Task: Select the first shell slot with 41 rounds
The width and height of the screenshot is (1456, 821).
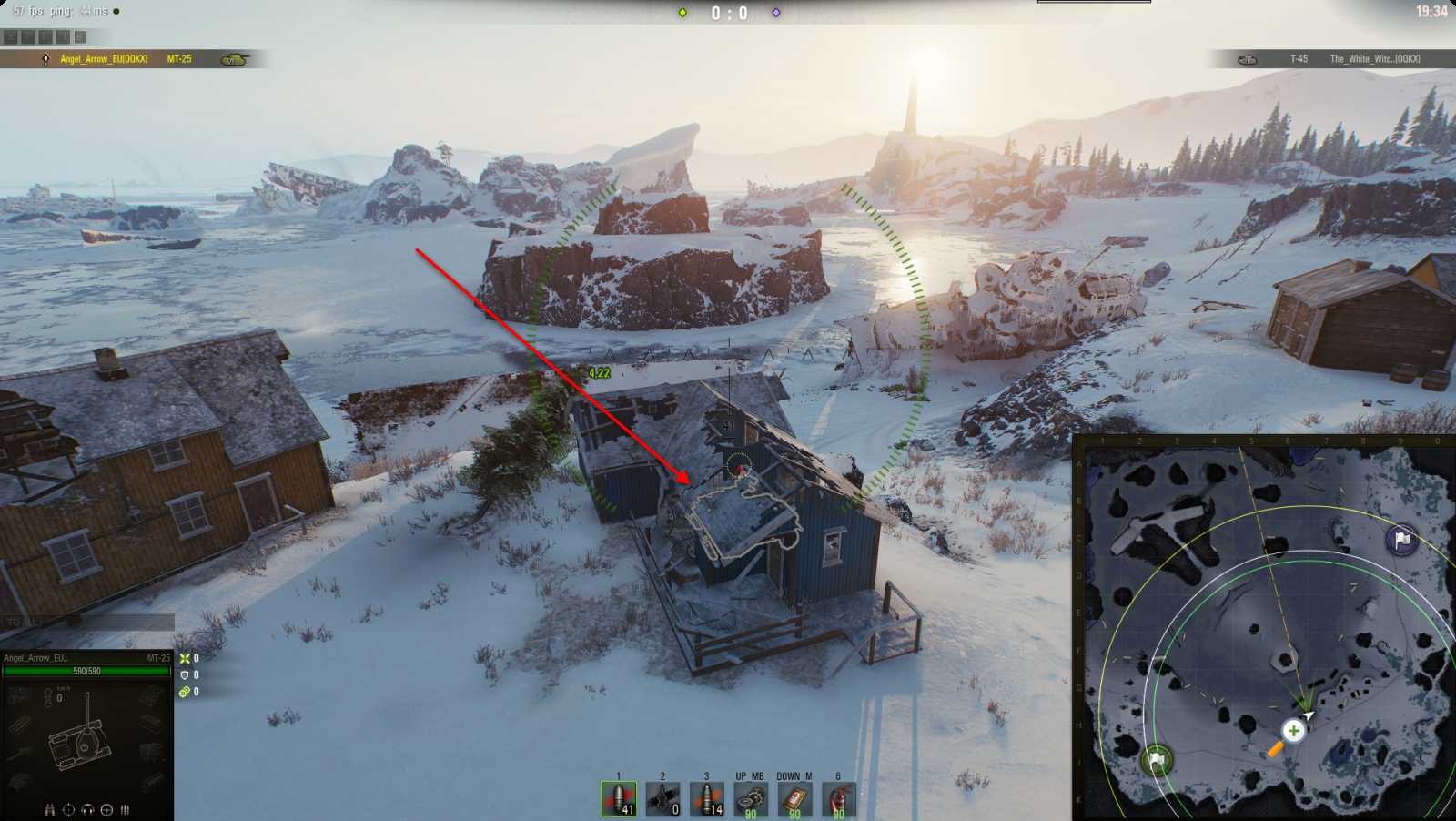Action: tap(619, 799)
